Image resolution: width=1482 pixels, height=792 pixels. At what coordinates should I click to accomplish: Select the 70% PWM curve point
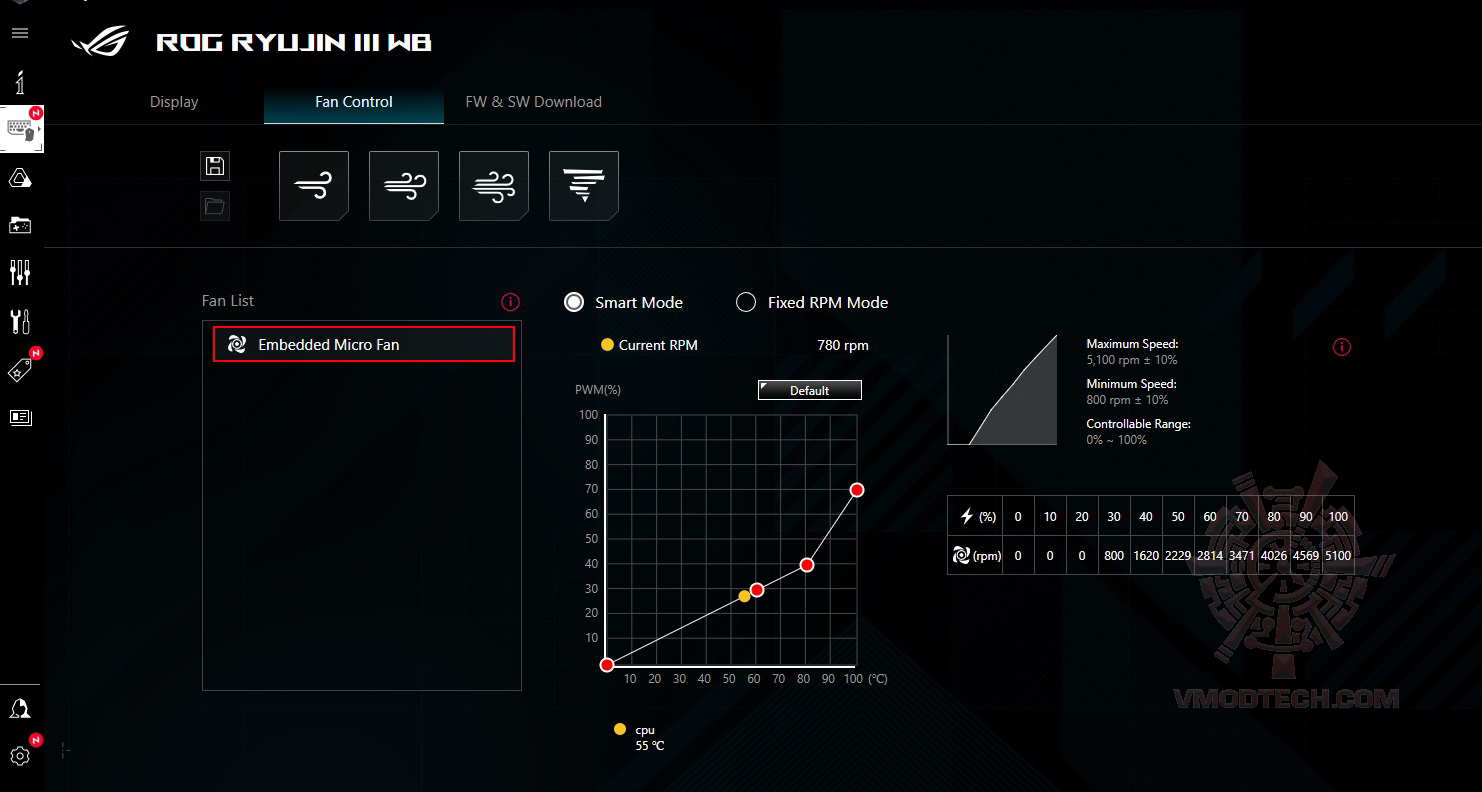pyautogui.click(x=857, y=489)
